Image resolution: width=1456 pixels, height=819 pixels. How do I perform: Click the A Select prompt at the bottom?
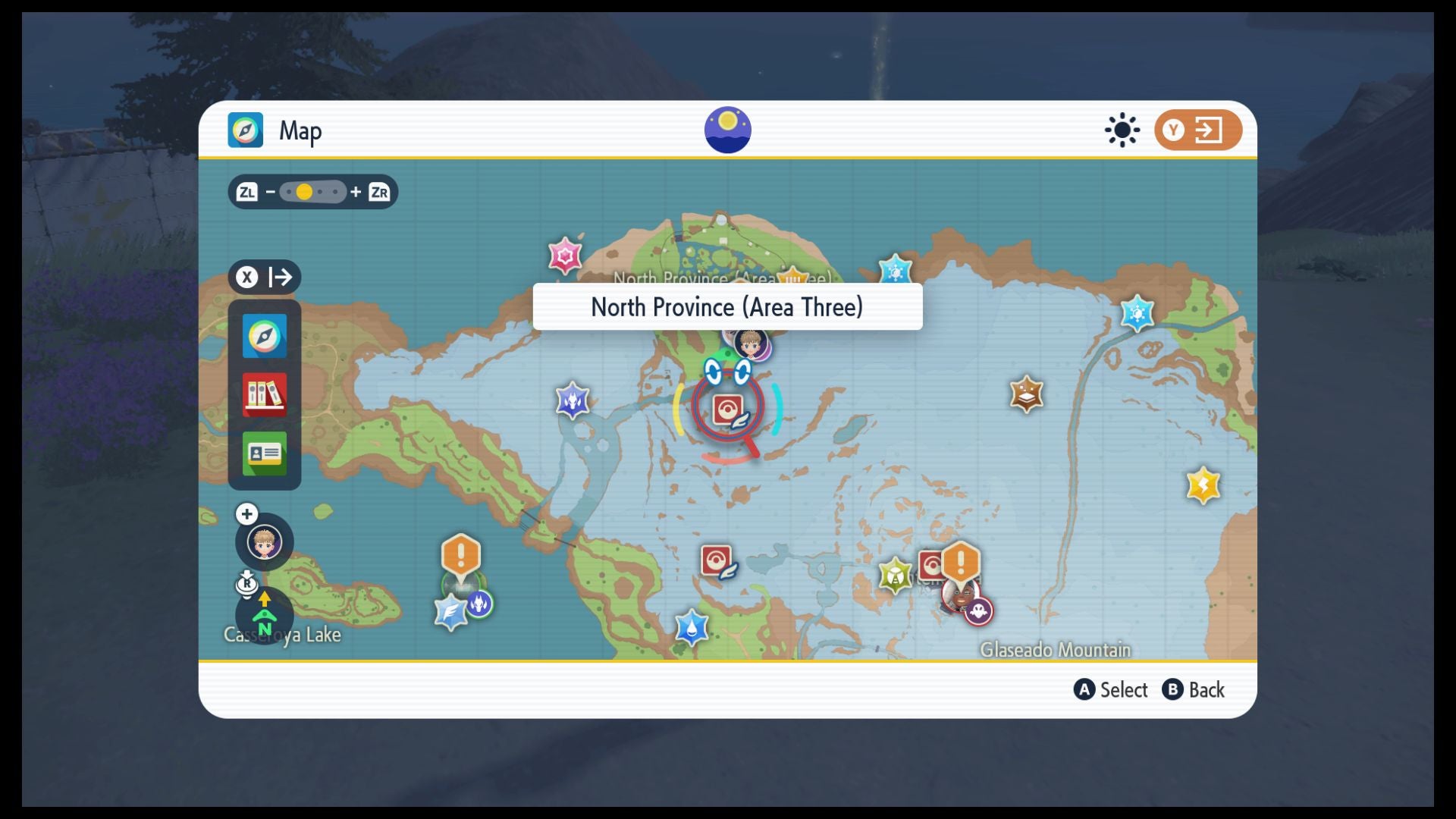(x=1110, y=690)
